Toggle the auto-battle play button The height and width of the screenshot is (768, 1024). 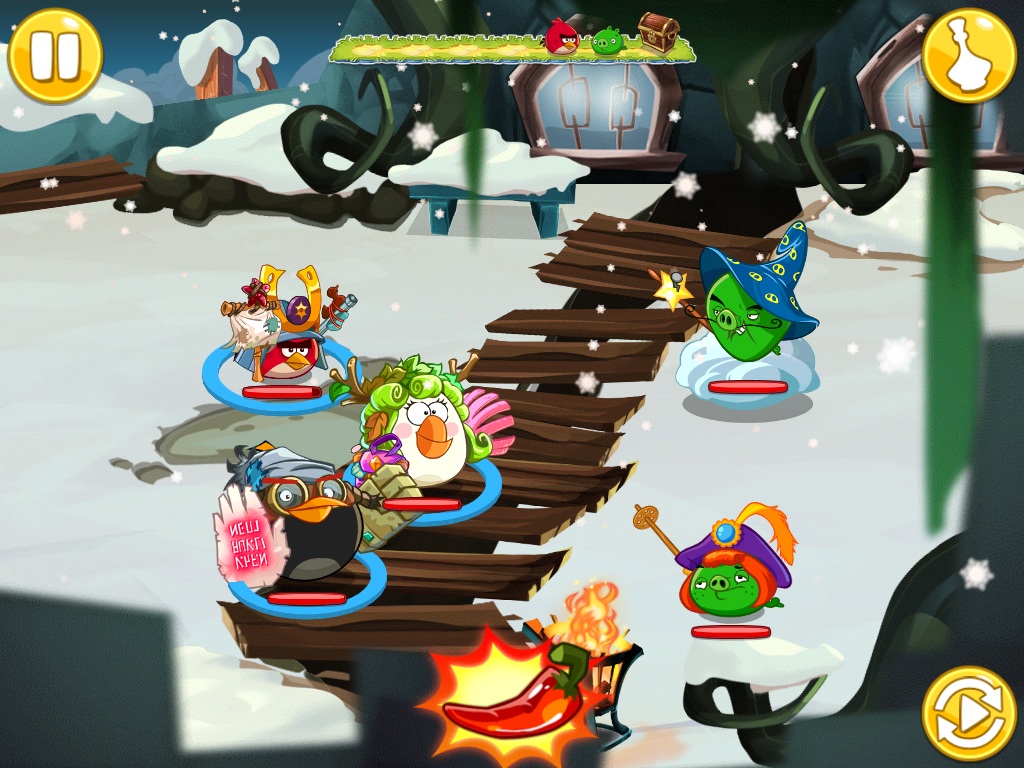pyautogui.click(x=968, y=713)
